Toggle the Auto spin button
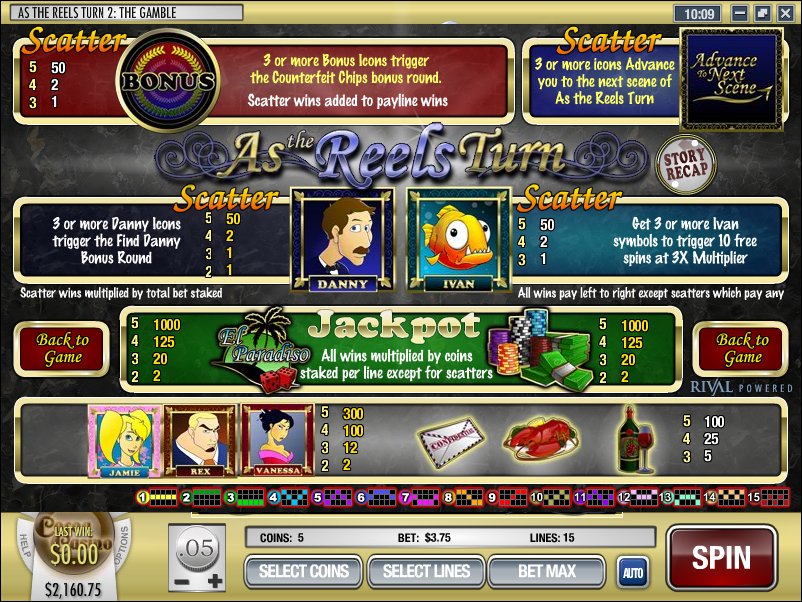Screen dimensions: 802x602 click(x=632, y=573)
